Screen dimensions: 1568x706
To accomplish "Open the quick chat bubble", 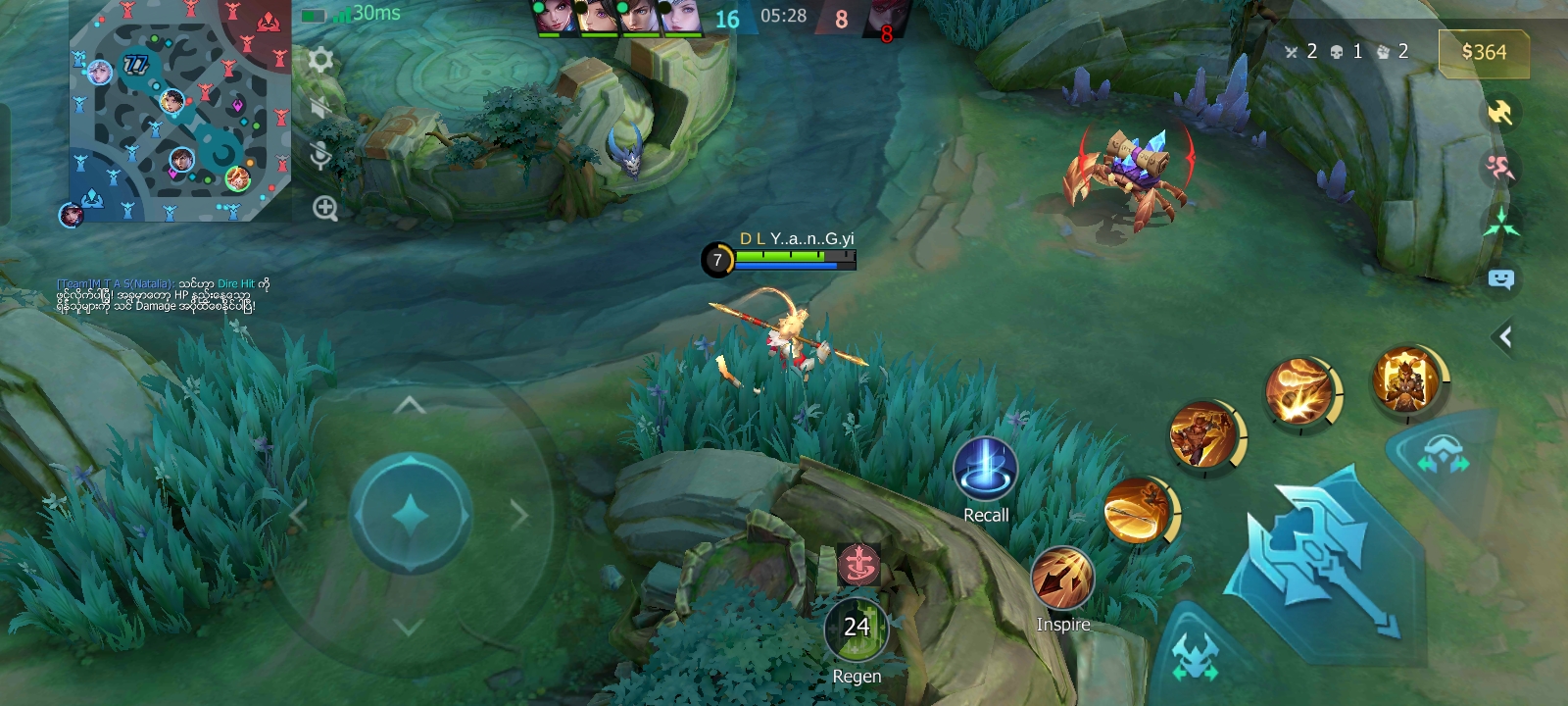I will click(1501, 279).
